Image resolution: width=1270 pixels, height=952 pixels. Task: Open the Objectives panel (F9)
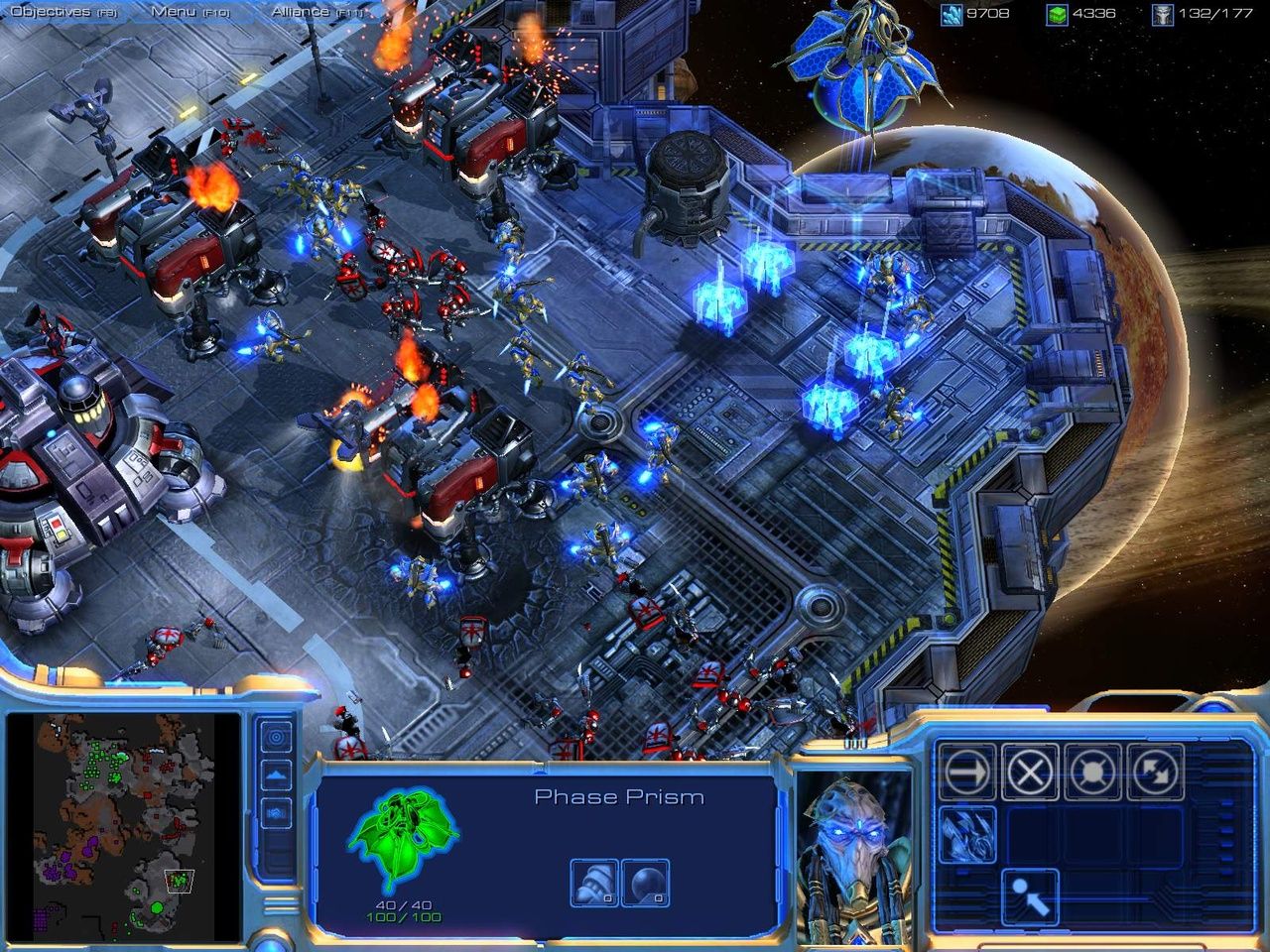[52, 12]
